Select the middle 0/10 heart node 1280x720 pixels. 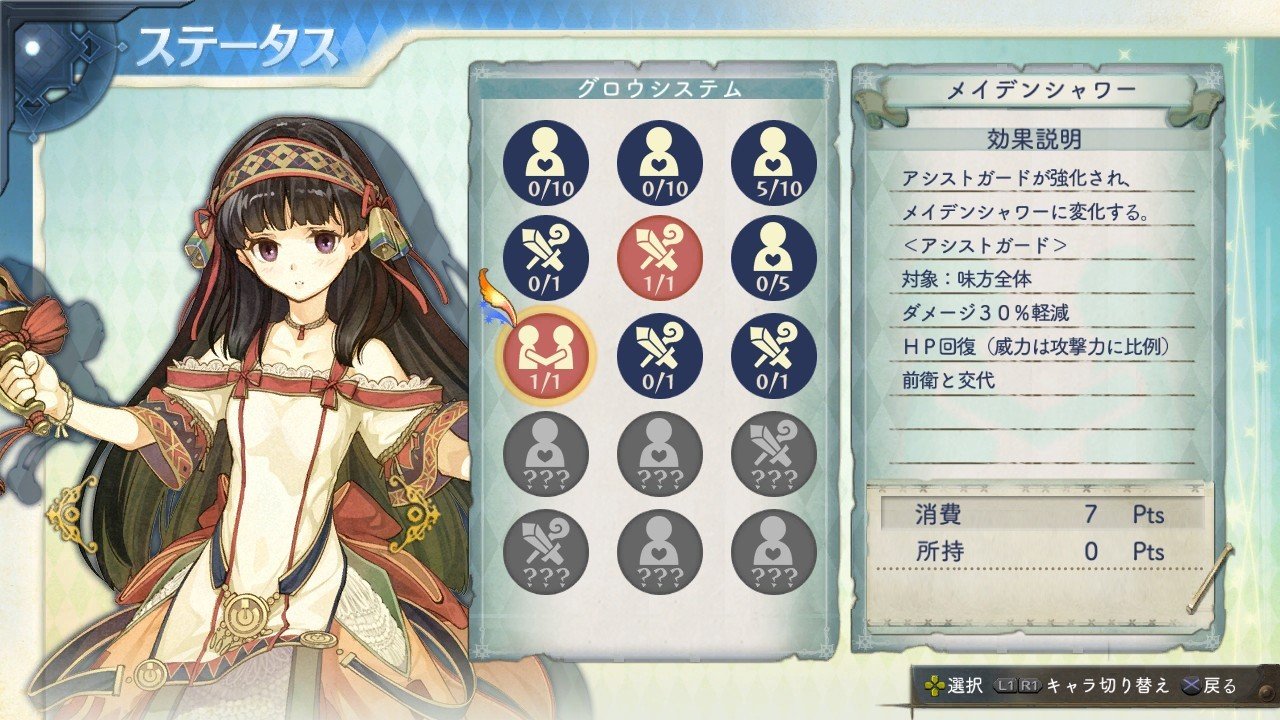(x=660, y=163)
